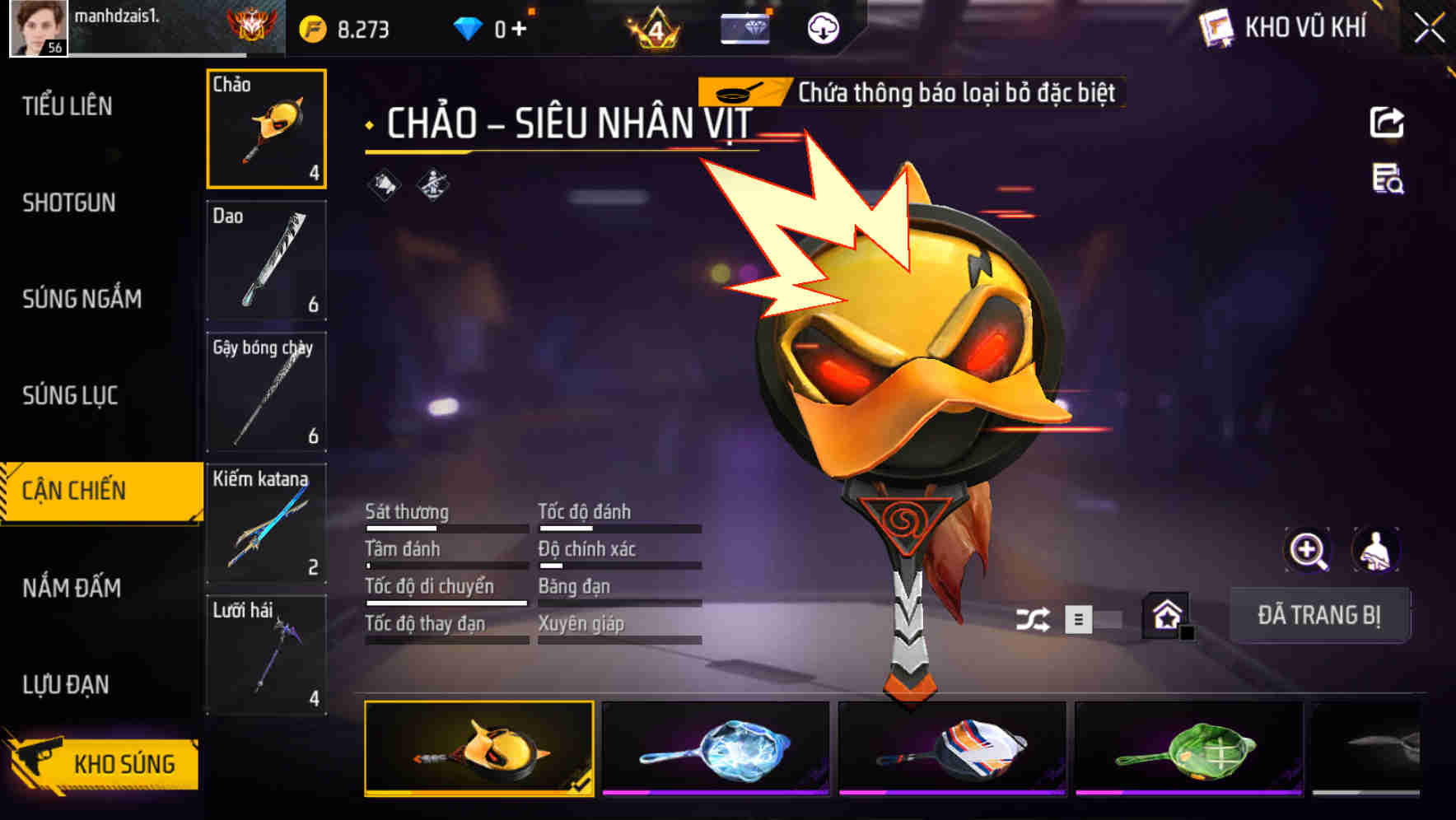The image size is (1456, 820).
Task: Open the share icon on the right
Action: [x=1388, y=122]
